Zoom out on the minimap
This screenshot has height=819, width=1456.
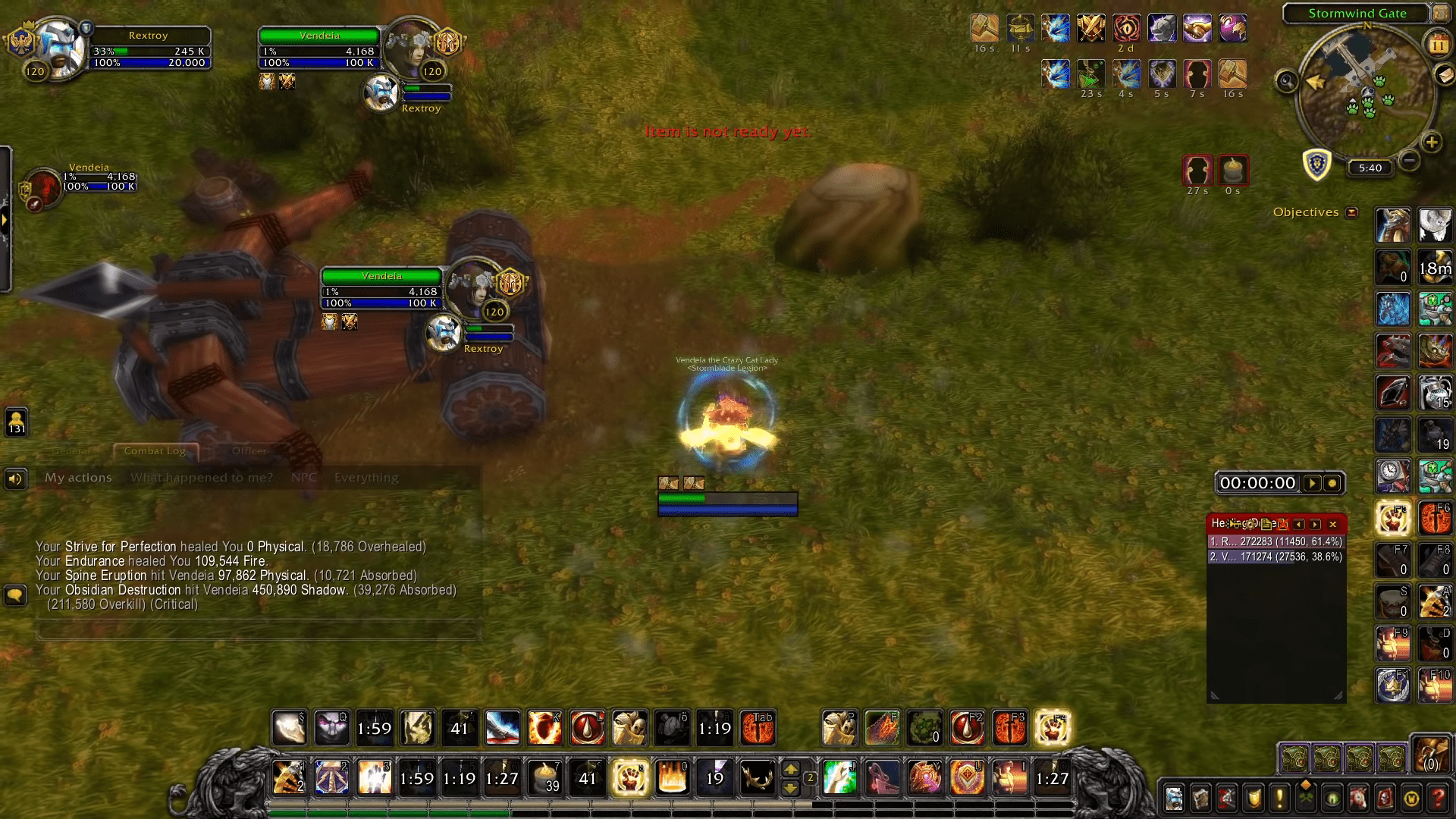click(1409, 160)
